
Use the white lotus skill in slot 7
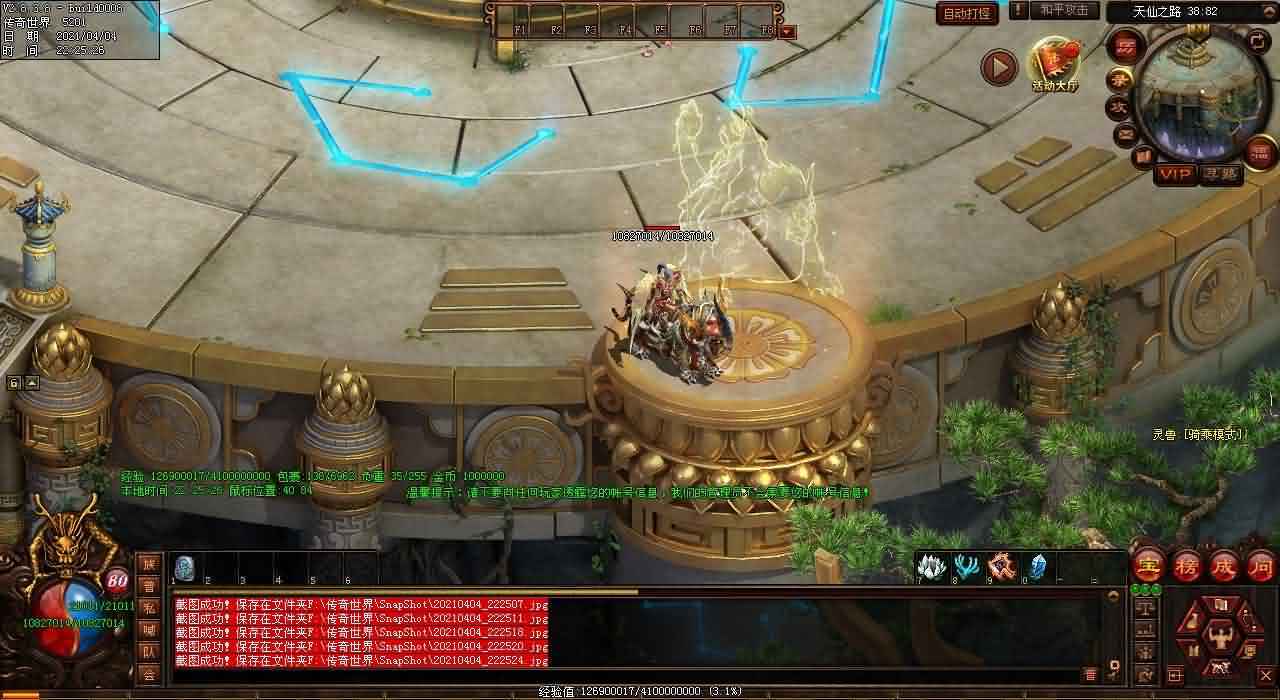pos(932,567)
